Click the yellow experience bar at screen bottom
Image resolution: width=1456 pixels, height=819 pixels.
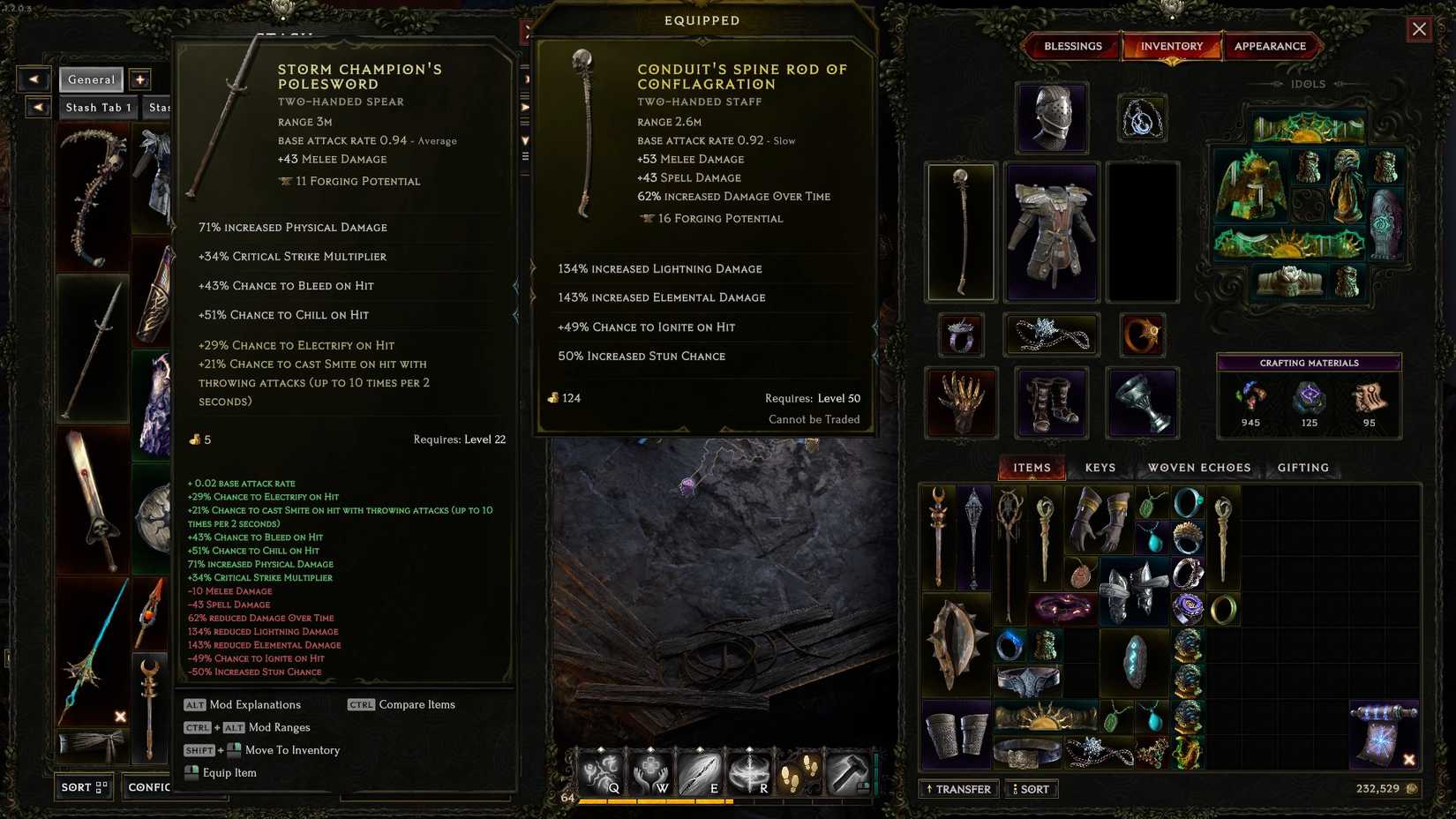tap(657, 803)
